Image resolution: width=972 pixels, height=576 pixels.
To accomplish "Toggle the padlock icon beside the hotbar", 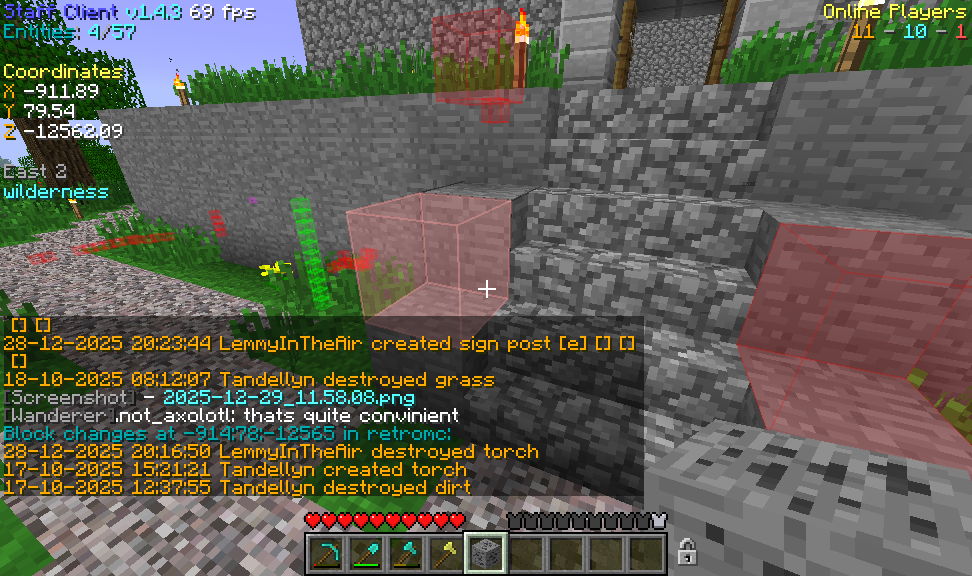I will (x=687, y=551).
